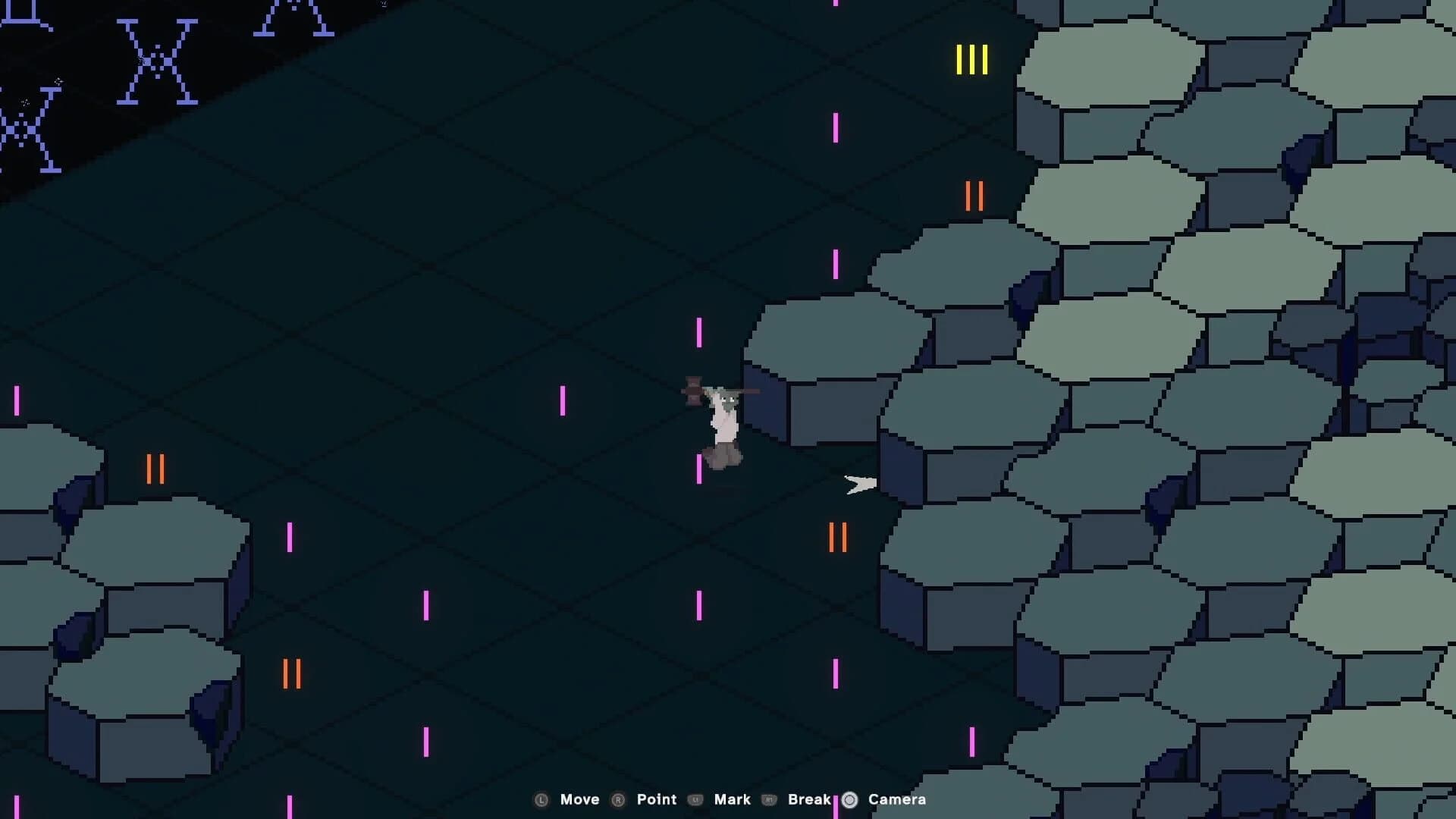The width and height of the screenshot is (1456, 819).
Task: Toggle the orange II mark below the cursor arrow
Action: [836, 537]
